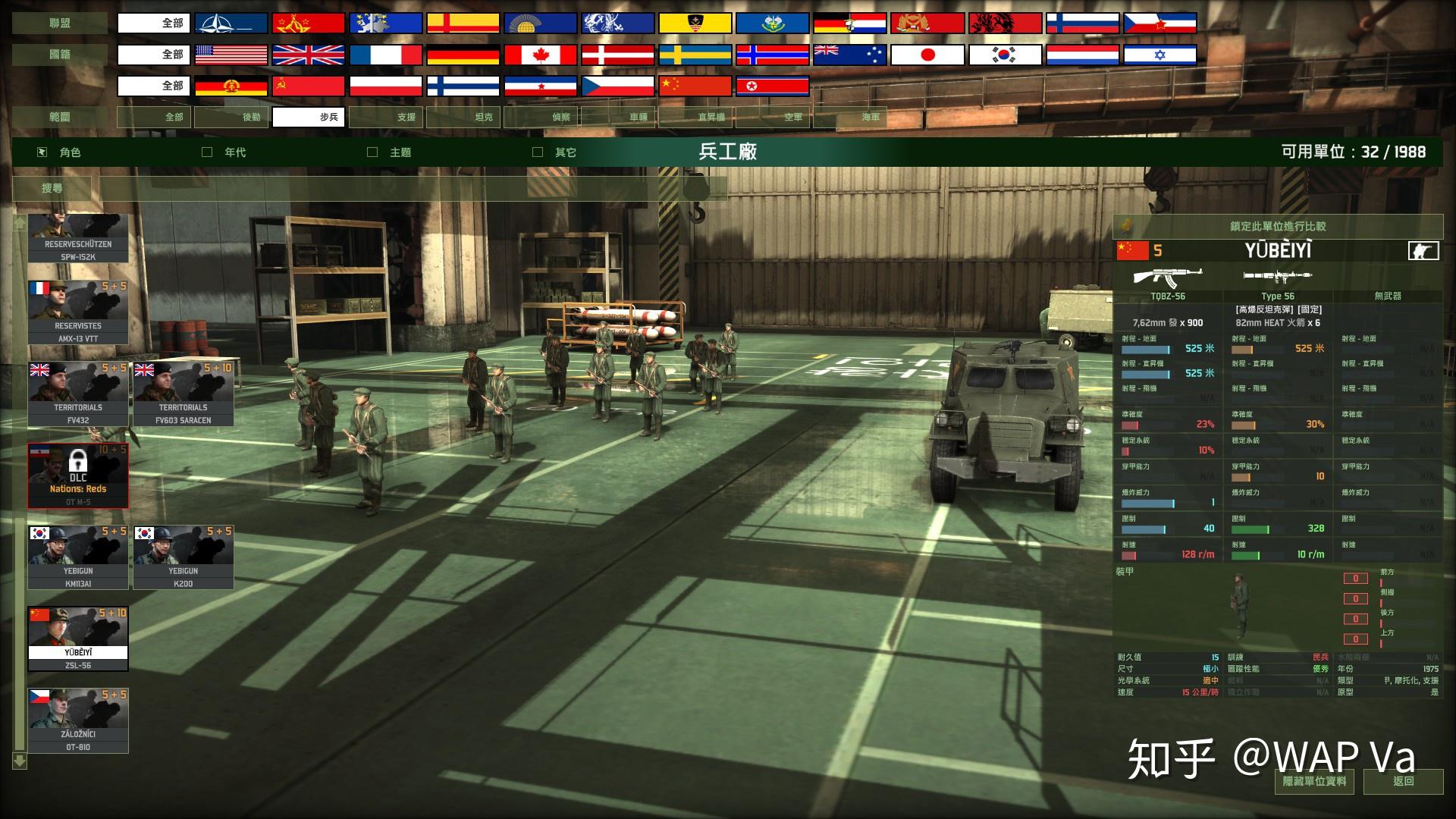Select the ZÁLOŽNÍCI OT-810 unit card

[x=77, y=720]
